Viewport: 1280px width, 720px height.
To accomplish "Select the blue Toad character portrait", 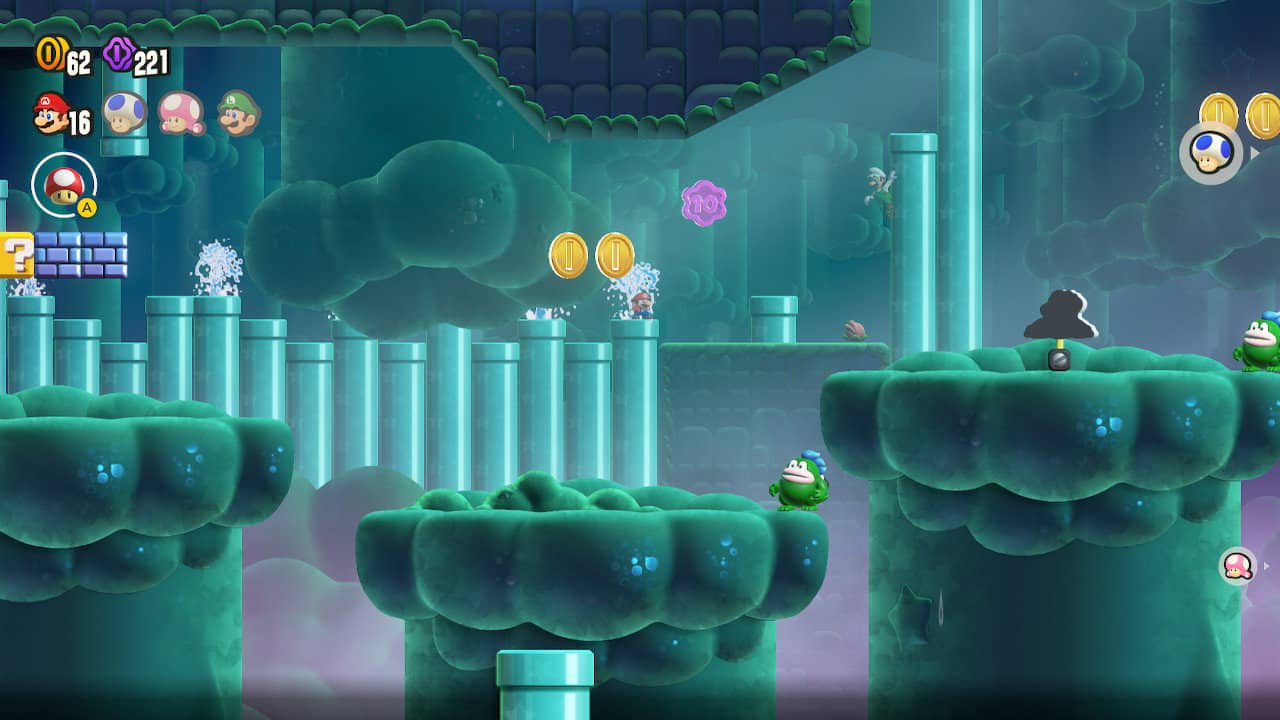I will coord(122,114).
